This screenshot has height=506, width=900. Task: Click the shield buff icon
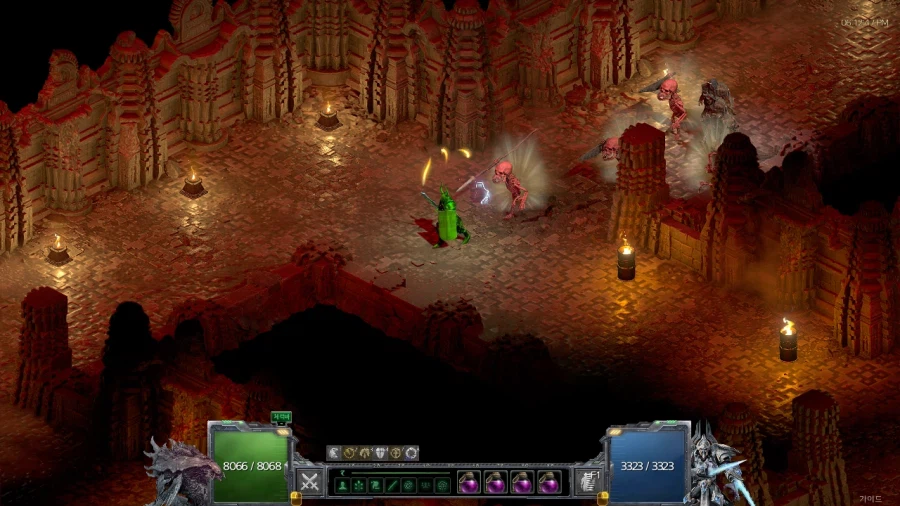tap(380, 453)
